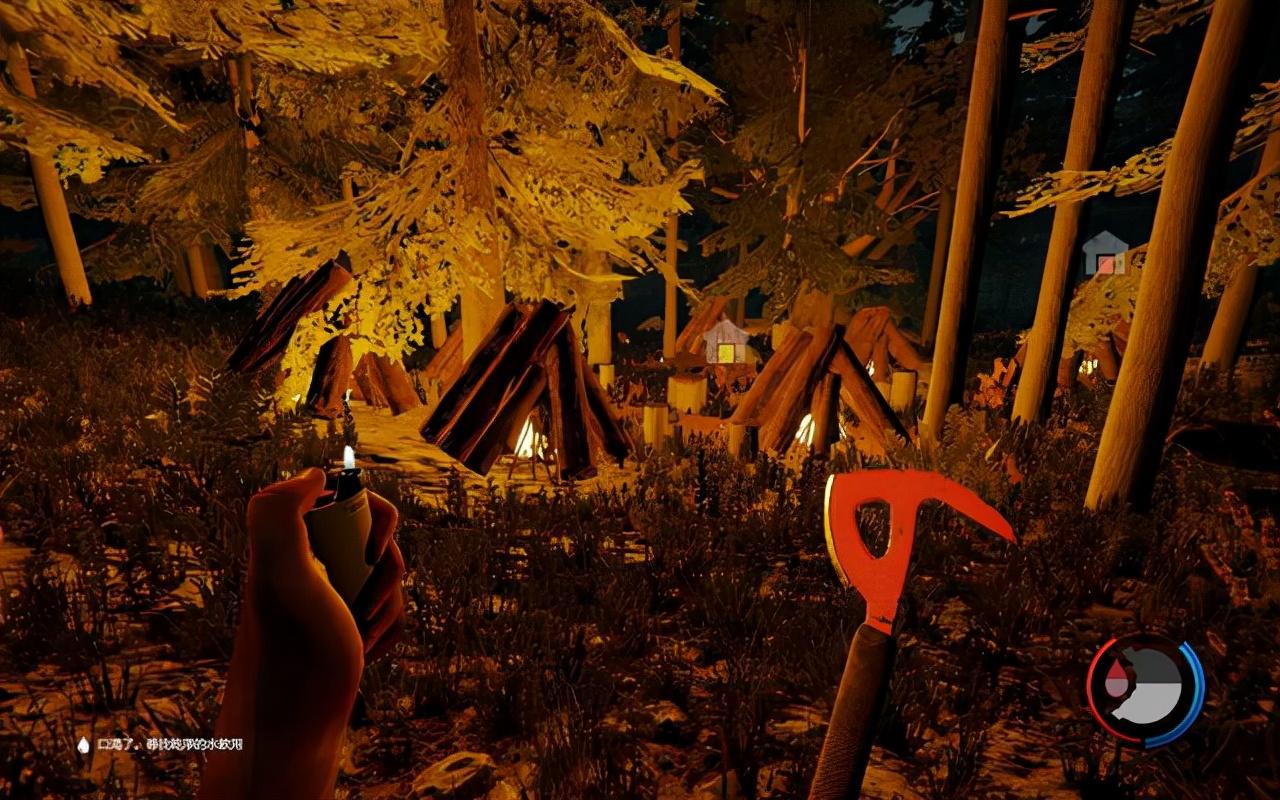1280x800 pixels.
Task: Click the circular survival status gauge
Action: [1145, 690]
